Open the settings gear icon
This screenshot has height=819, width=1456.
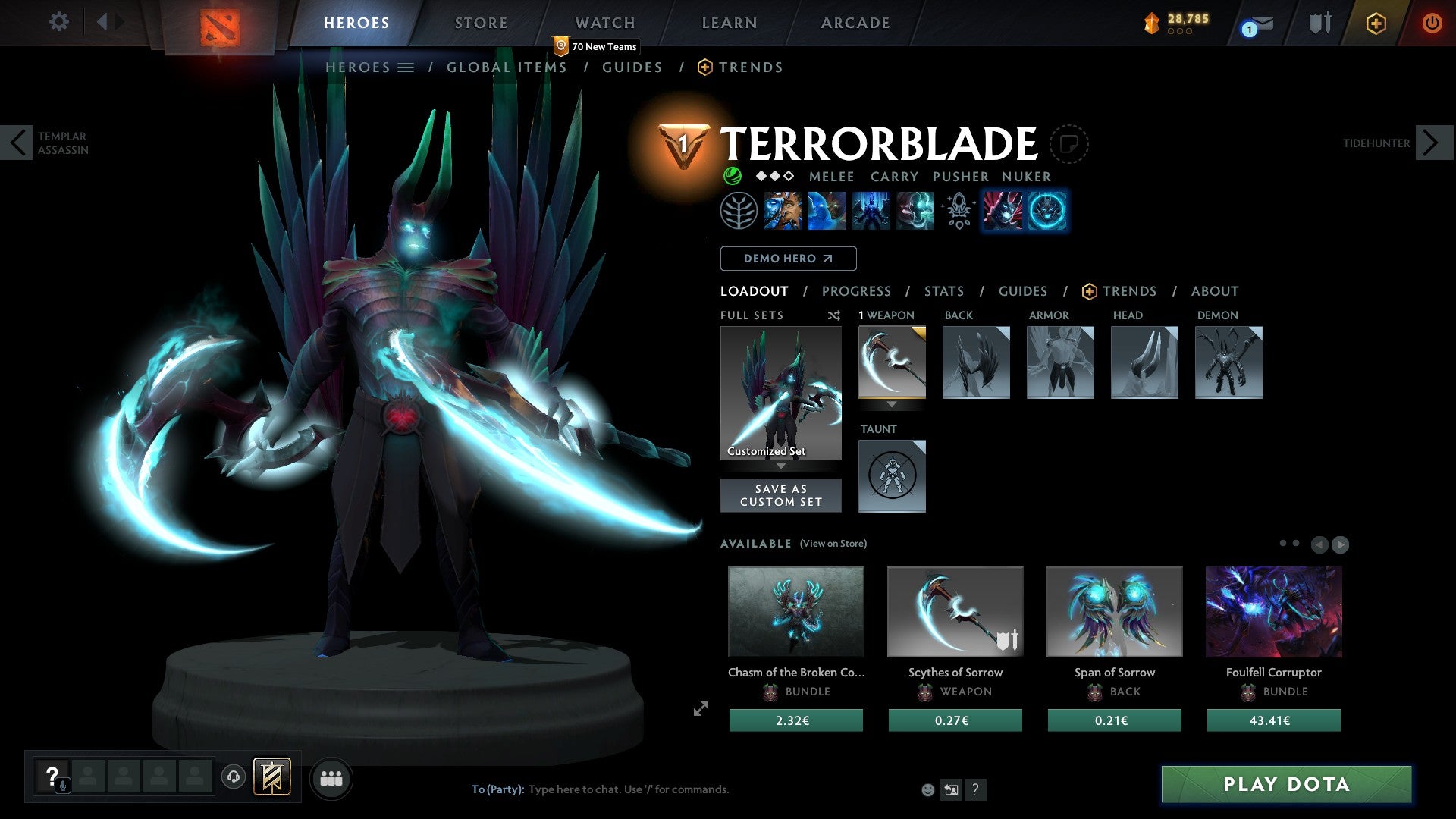pos(58,22)
